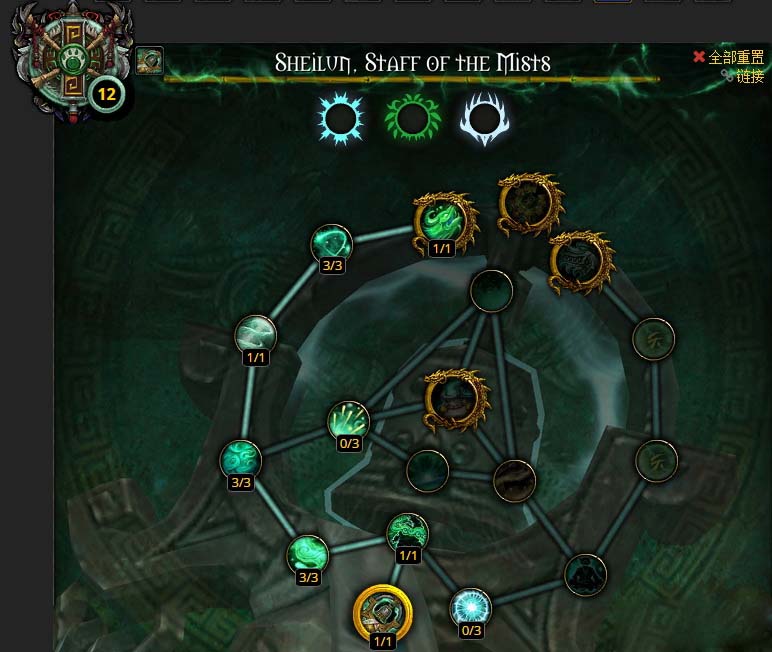Choose the dark brown unlearned trait node

pyautogui.click(x=514, y=481)
